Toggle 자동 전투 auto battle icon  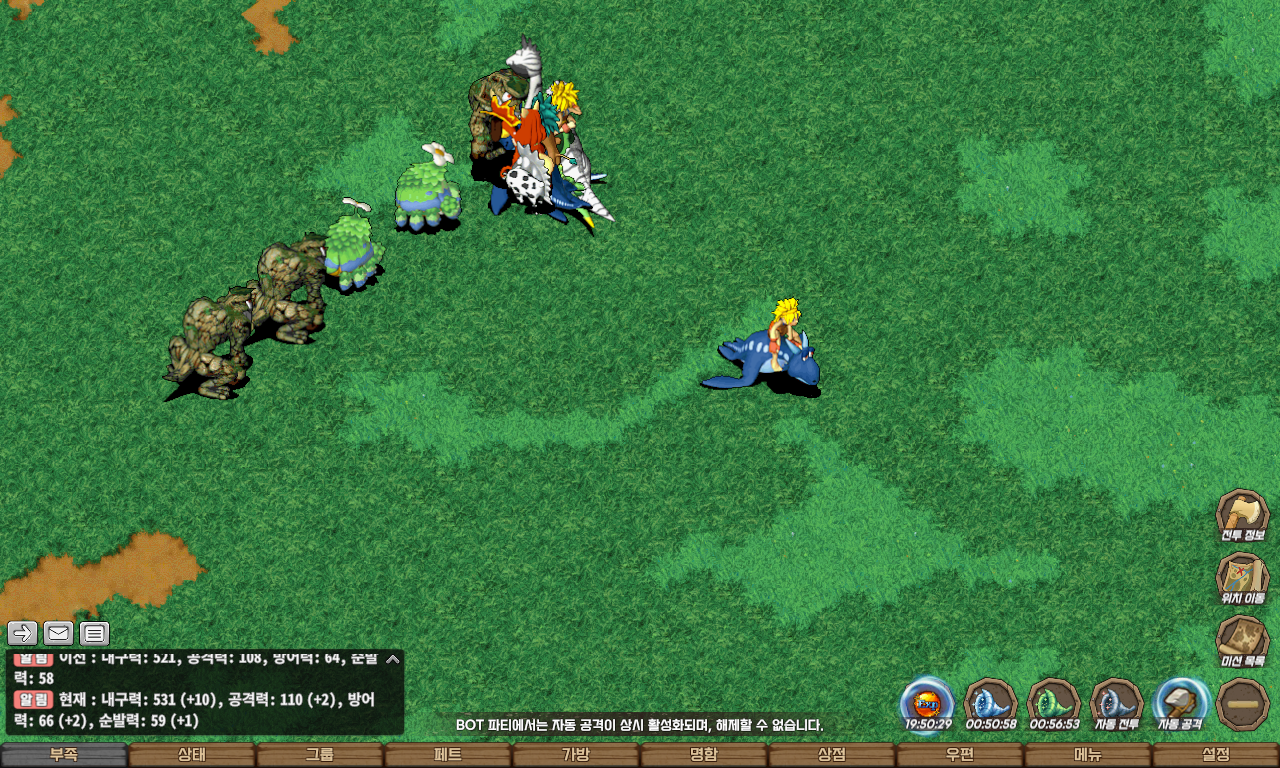pyautogui.click(x=1116, y=703)
